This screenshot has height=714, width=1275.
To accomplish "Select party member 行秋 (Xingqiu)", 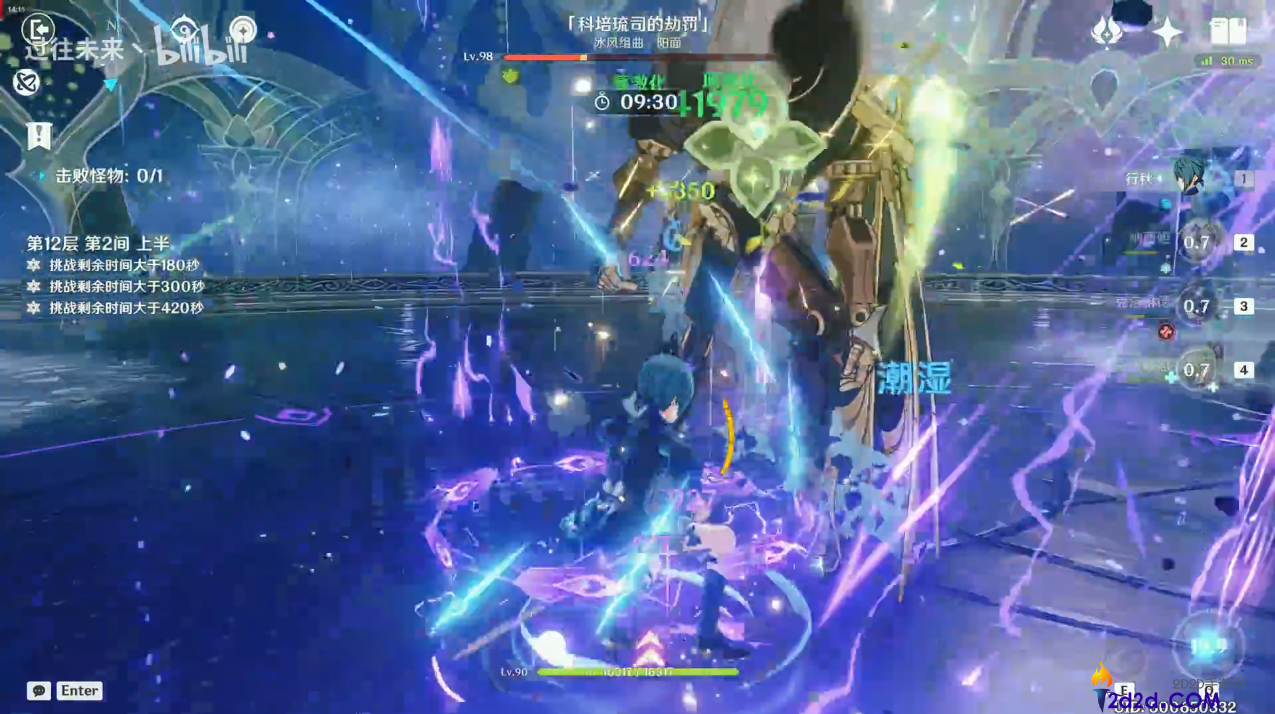I will pos(1190,180).
